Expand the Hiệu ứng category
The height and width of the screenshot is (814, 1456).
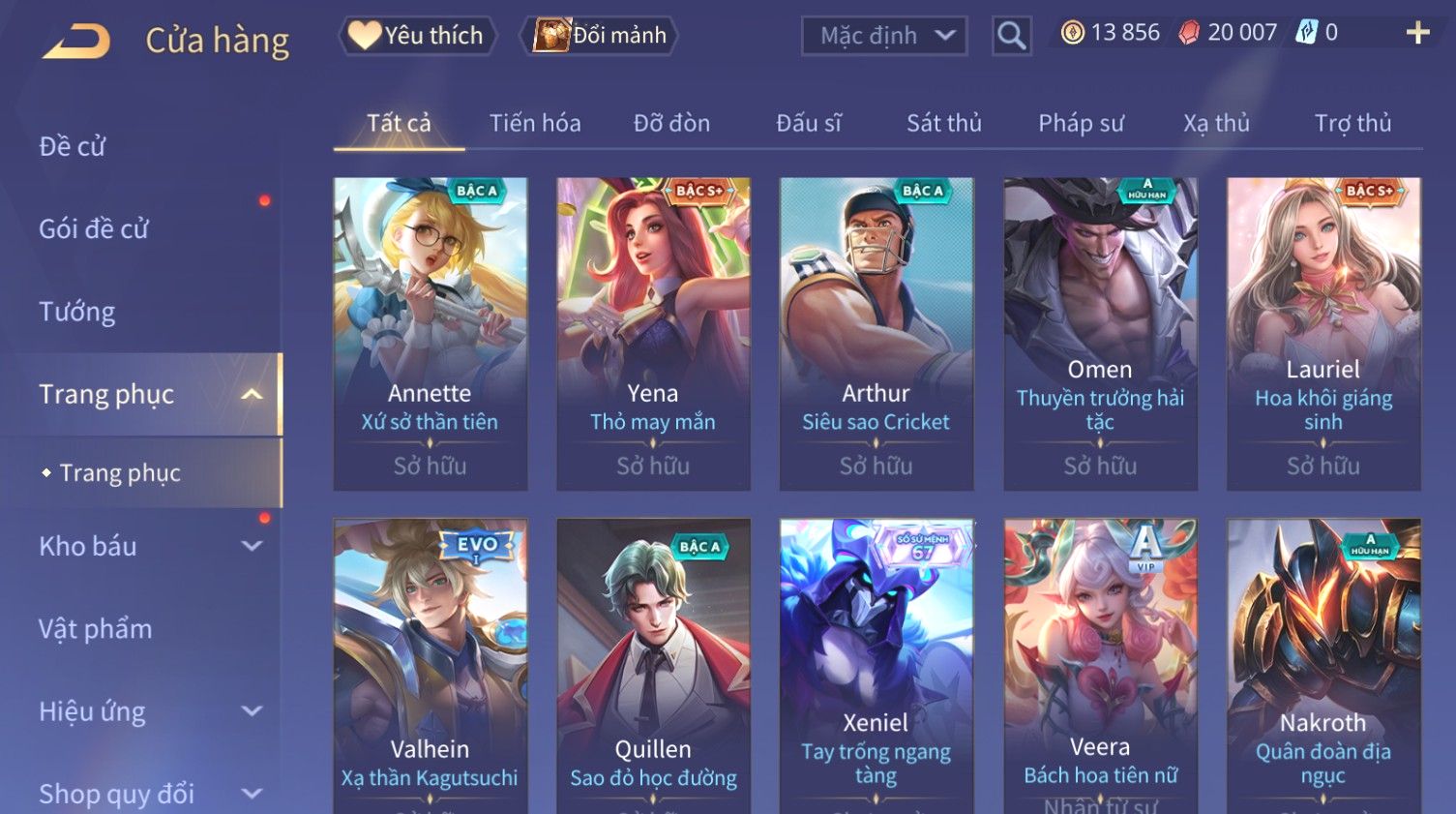coord(145,711)
